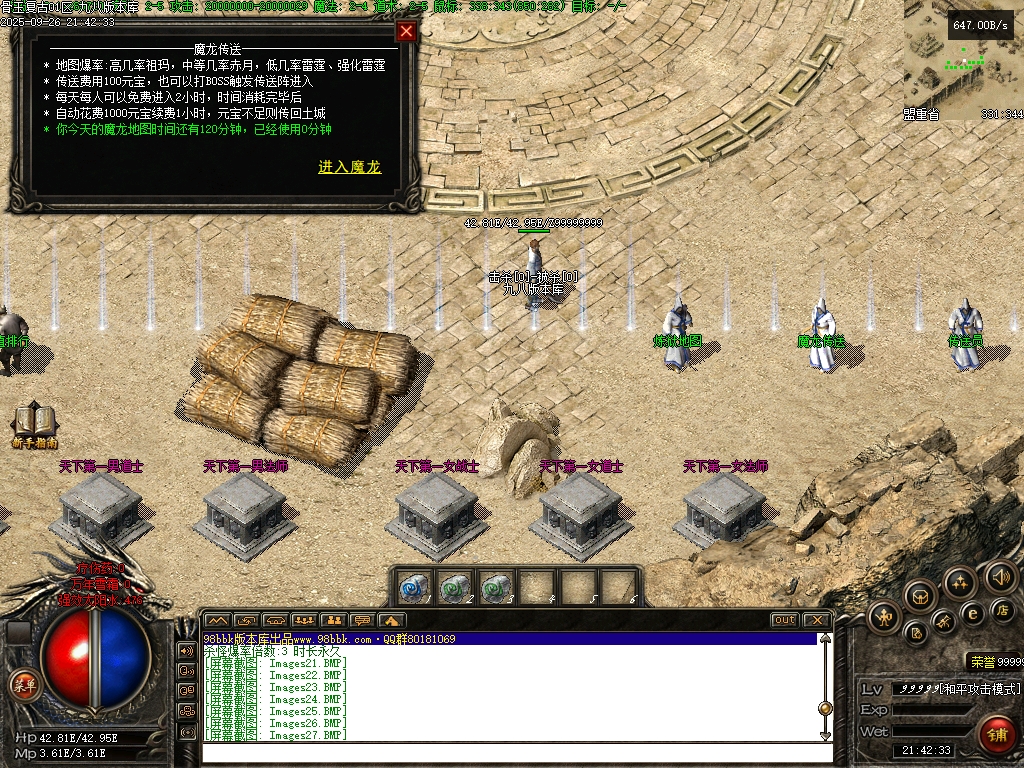1024x768 pixels.
Task: Click the chat text input field
Action: tap(510, 752)
